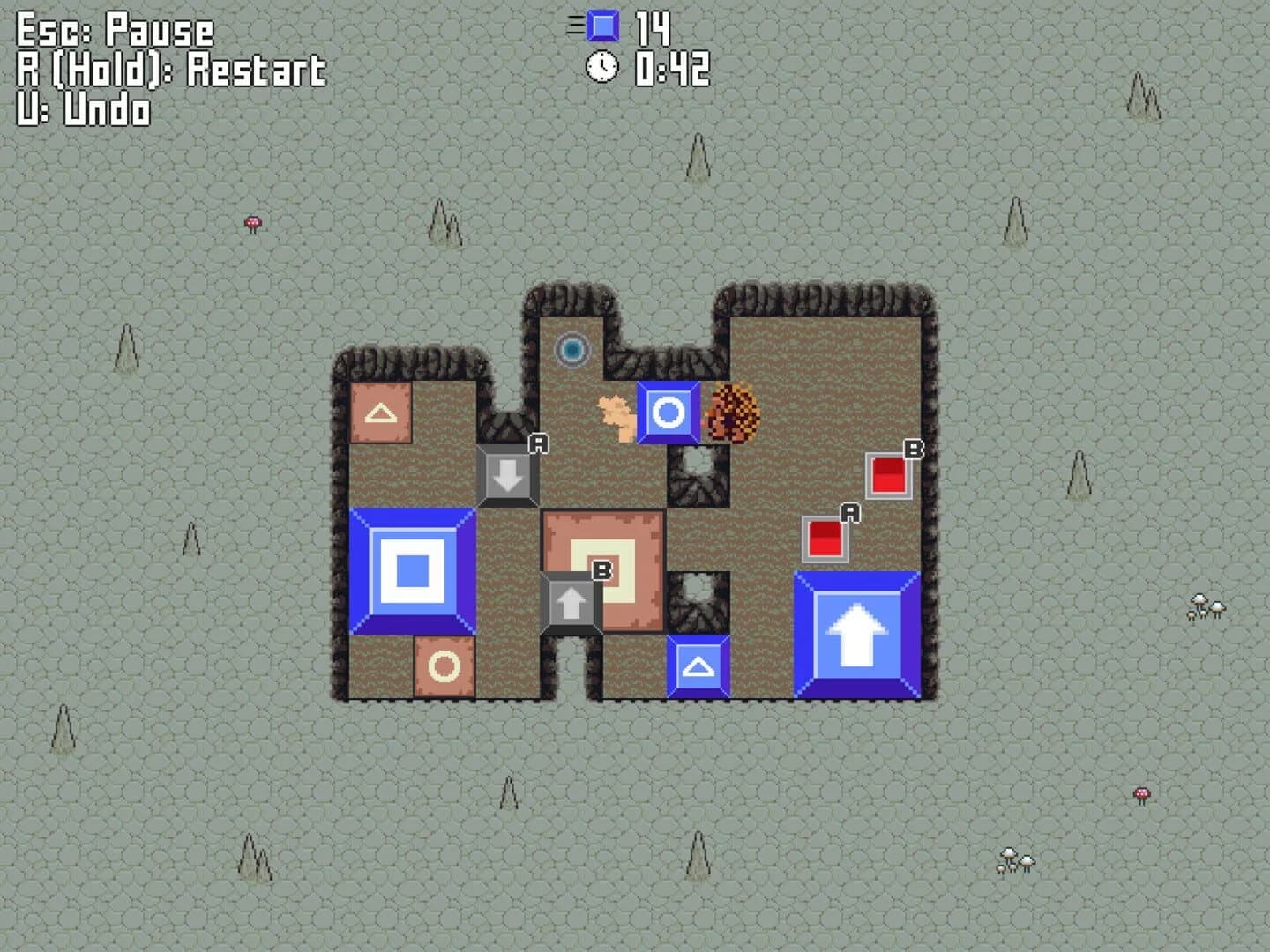Click the circle target tile bottom-left
The image size is (1270, 952).
444,669
